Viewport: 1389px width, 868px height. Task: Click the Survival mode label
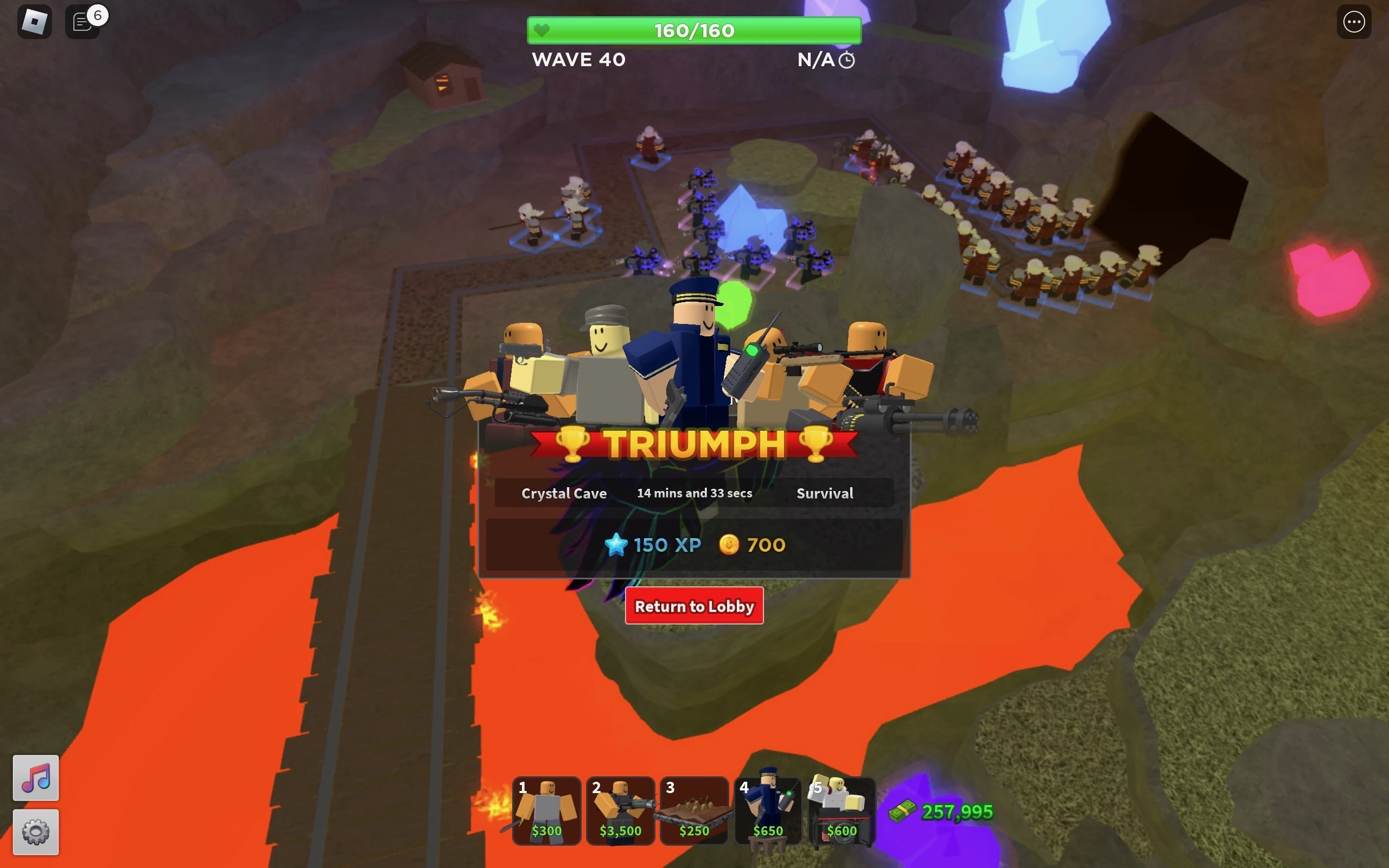(825, 493)
